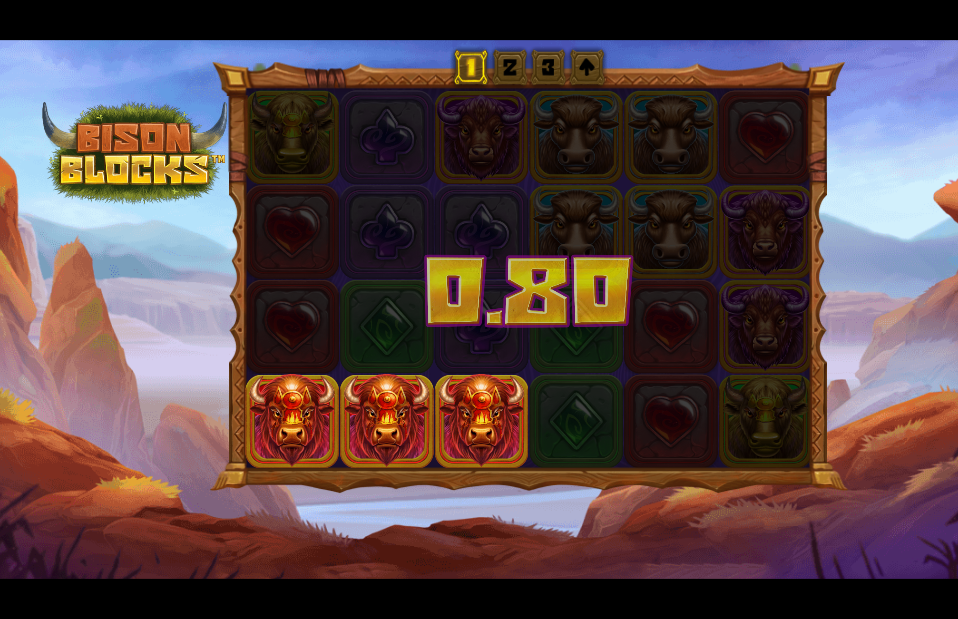
Task: Activate the up arrow block icon
Action: (x=586, y=67)
